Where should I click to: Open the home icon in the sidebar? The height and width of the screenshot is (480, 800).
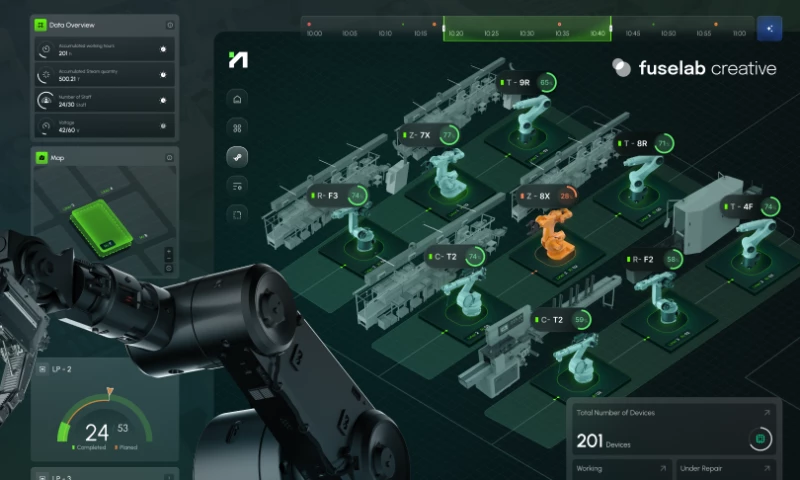coord(237,99)
